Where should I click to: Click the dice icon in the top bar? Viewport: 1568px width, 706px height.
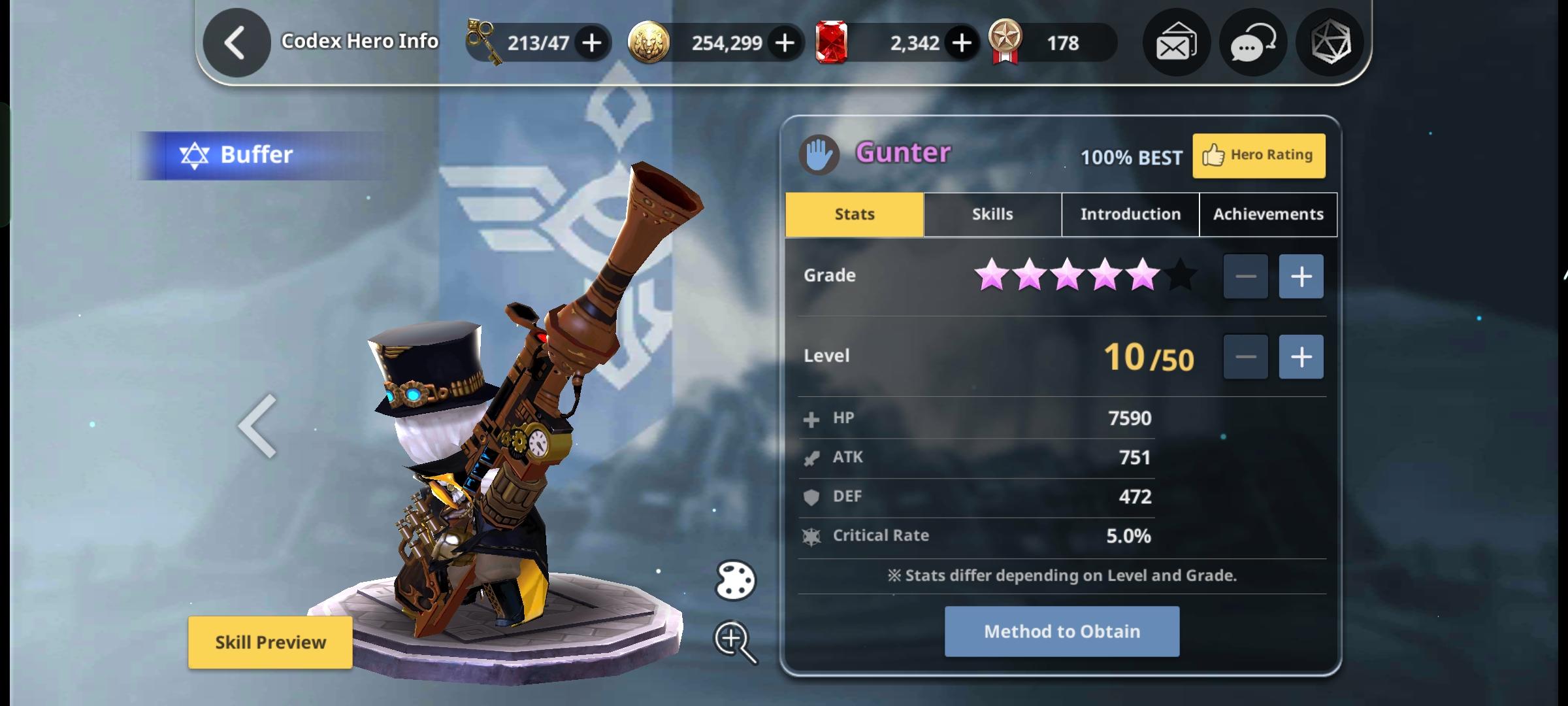tap(1330, 42)
